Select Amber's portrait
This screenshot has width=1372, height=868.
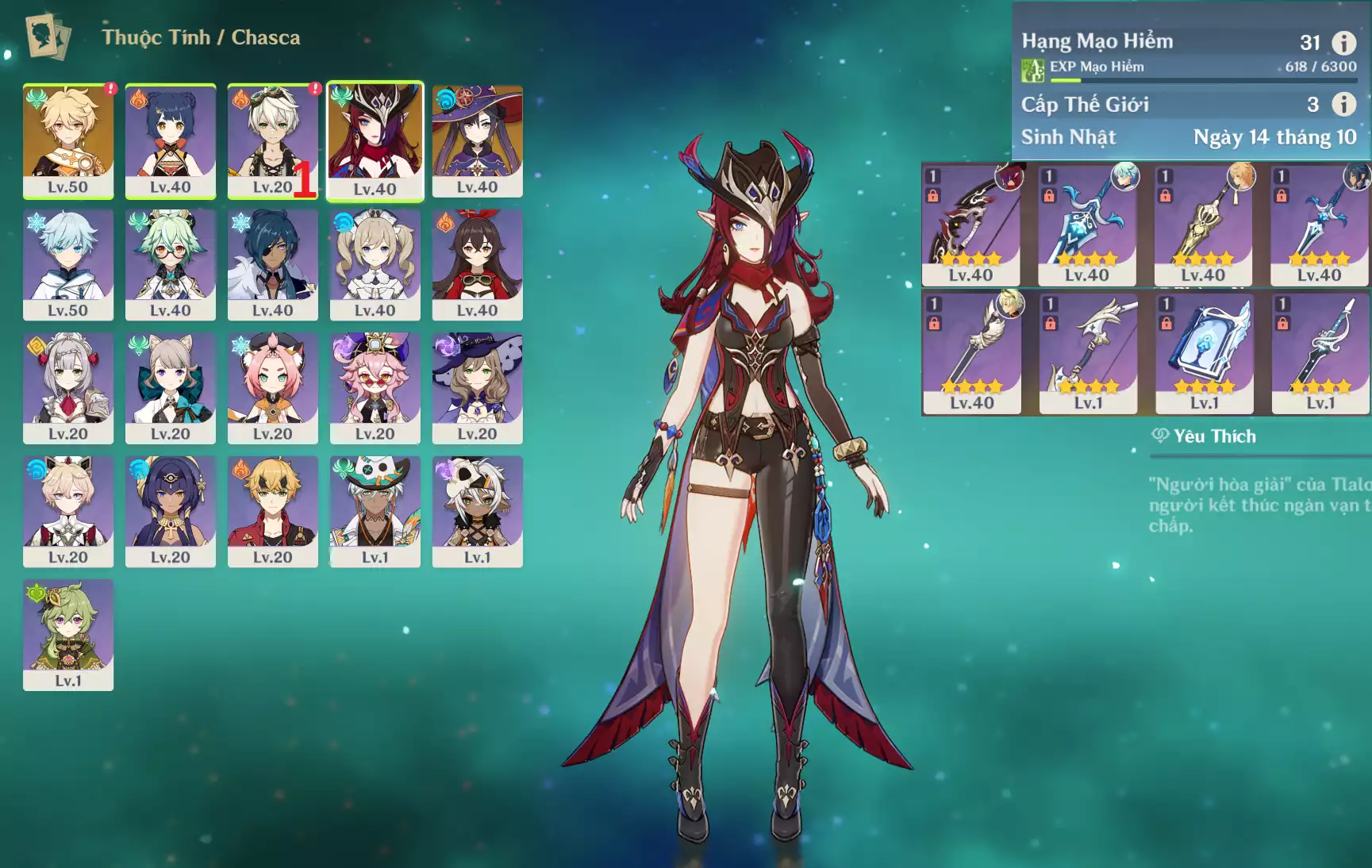coord(477,263)
